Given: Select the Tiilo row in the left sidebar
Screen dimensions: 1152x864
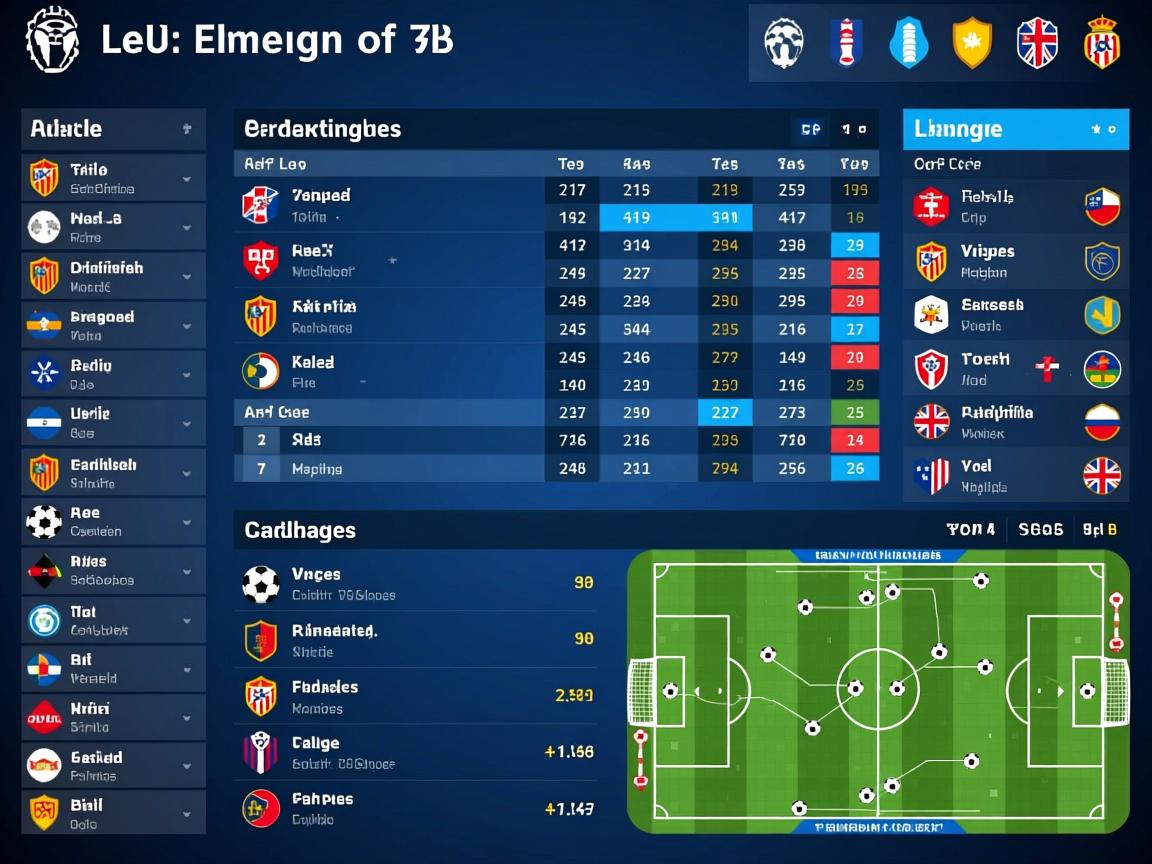Looking at the screenshot, I should [x=112, y=178].
